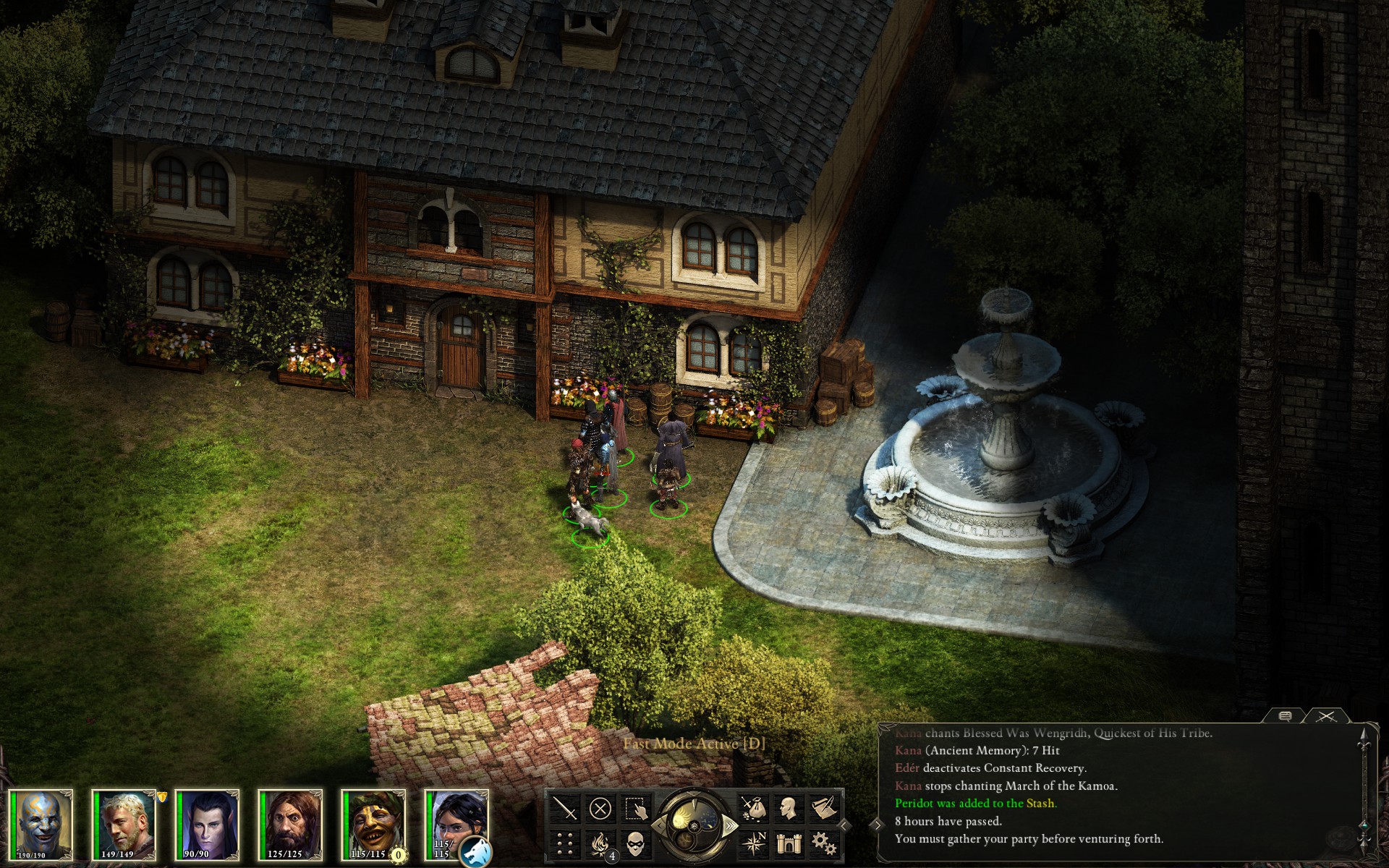Viewport: 1389px width, 868px height.
Task: Activate the sword attack command
Action: [x=566, y=808]
